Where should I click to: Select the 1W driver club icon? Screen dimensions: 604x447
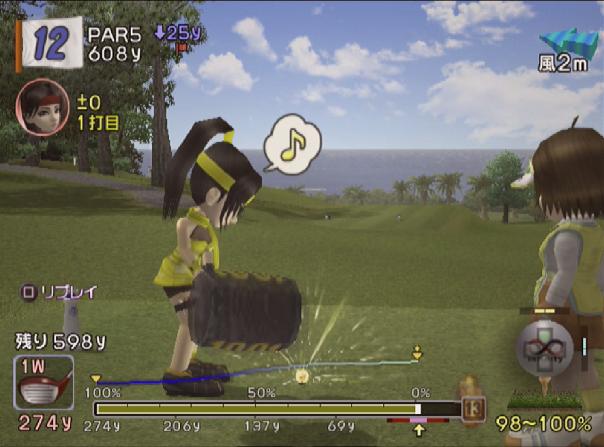tap(43, 383)
